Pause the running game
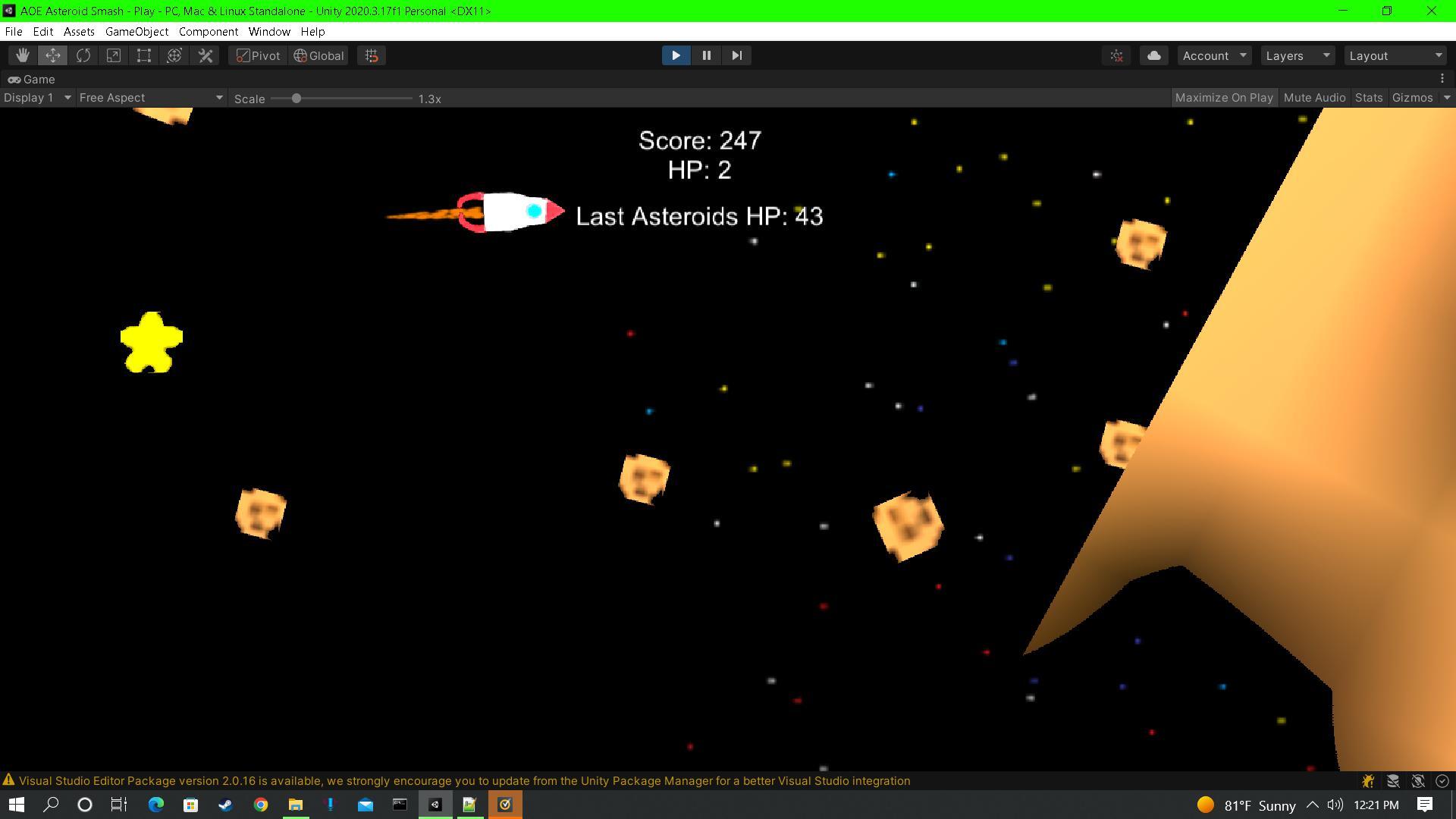The width and height of the screenshot is (1456, 819). (706, 55)
